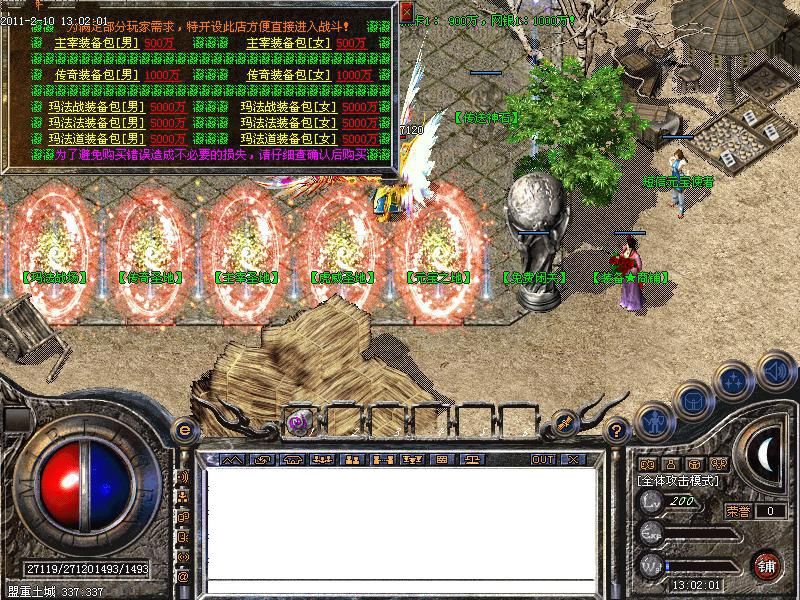Click the OUT button on chat bar
This screenshot has width=800, height=600.
coord(542,460)
